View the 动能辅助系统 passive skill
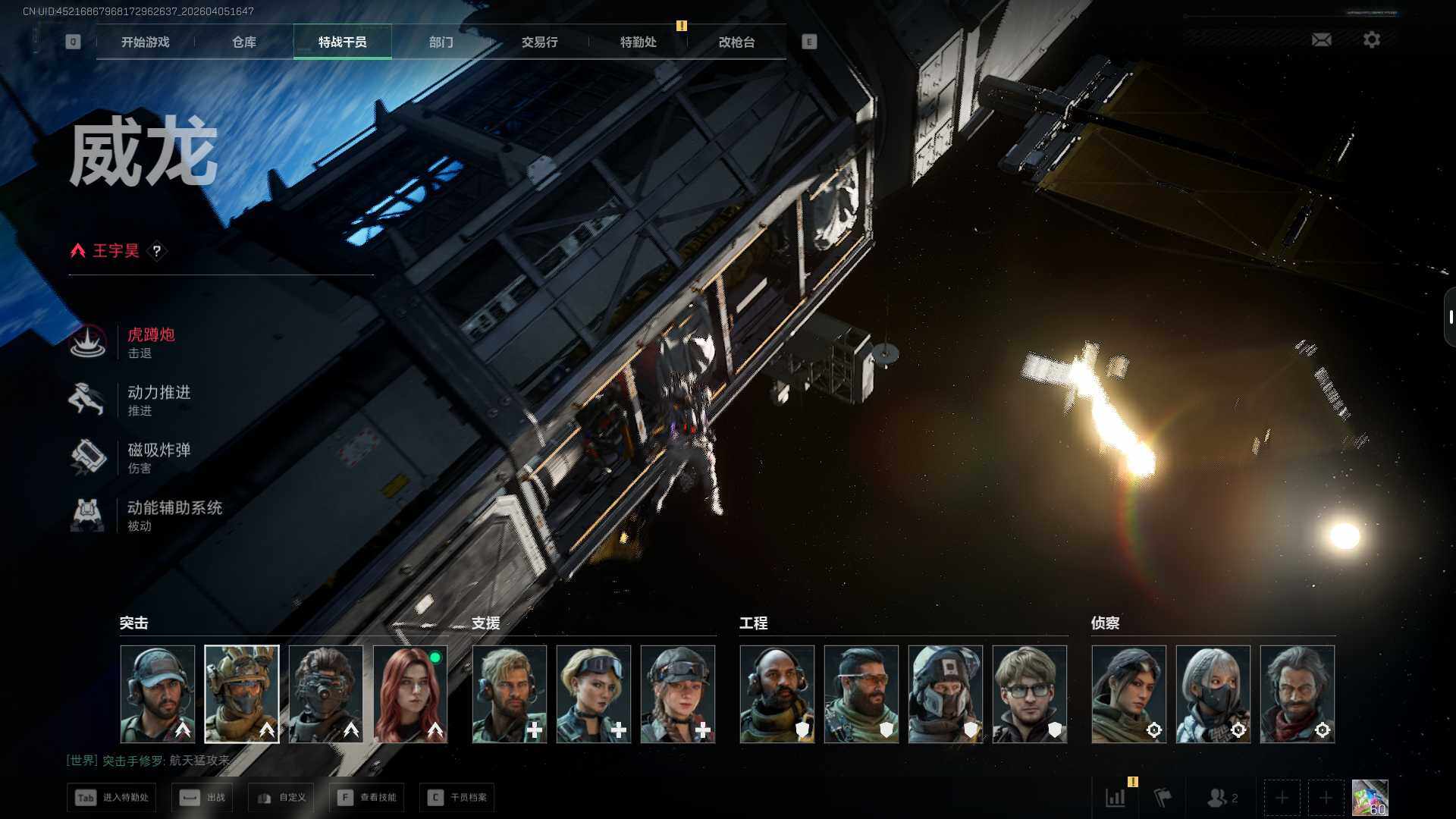The height and width of the screenshot is (819, 1456). coord(173,515)
